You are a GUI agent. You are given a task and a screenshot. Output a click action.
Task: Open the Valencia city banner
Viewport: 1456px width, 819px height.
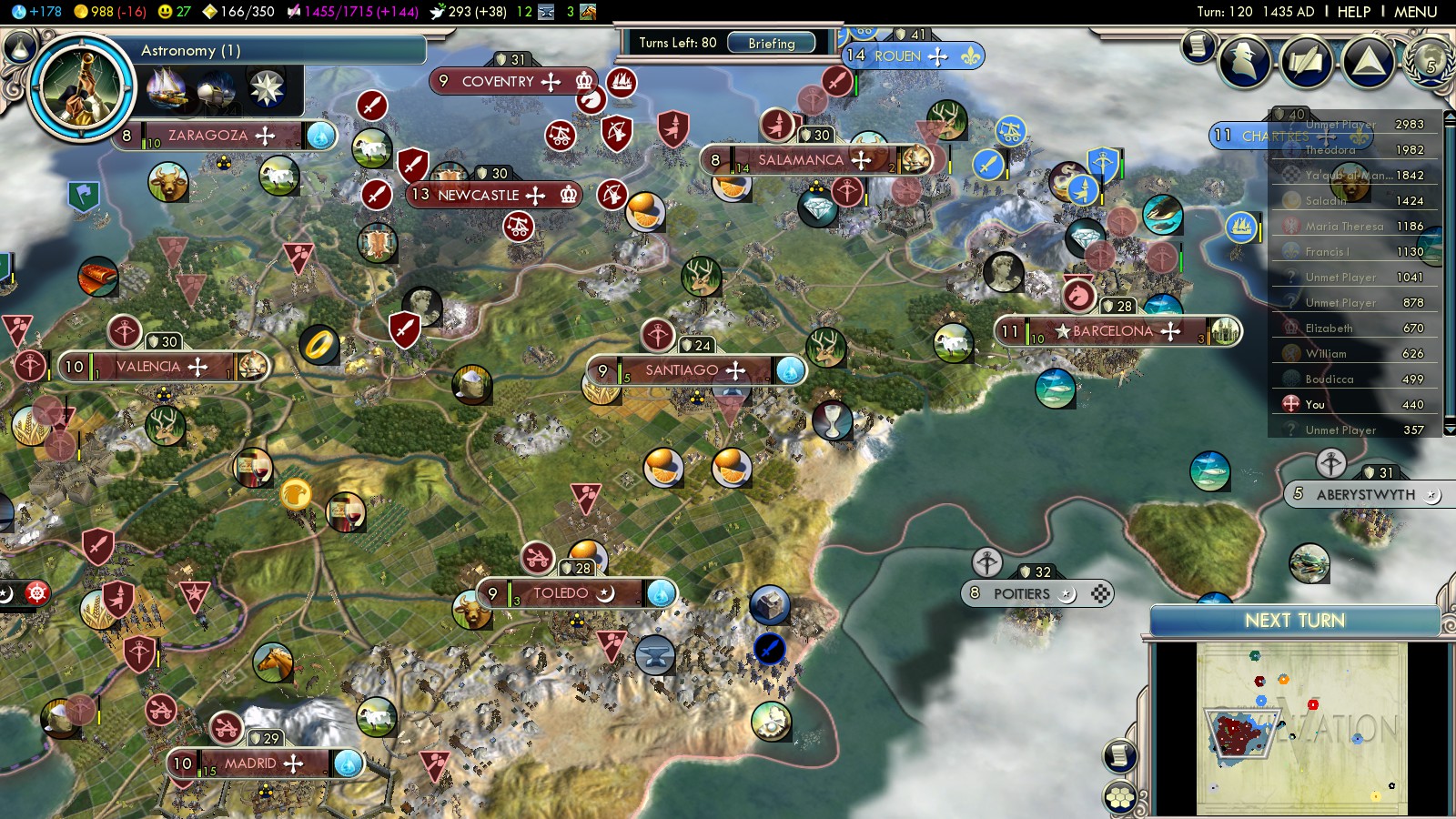point(148,367)
